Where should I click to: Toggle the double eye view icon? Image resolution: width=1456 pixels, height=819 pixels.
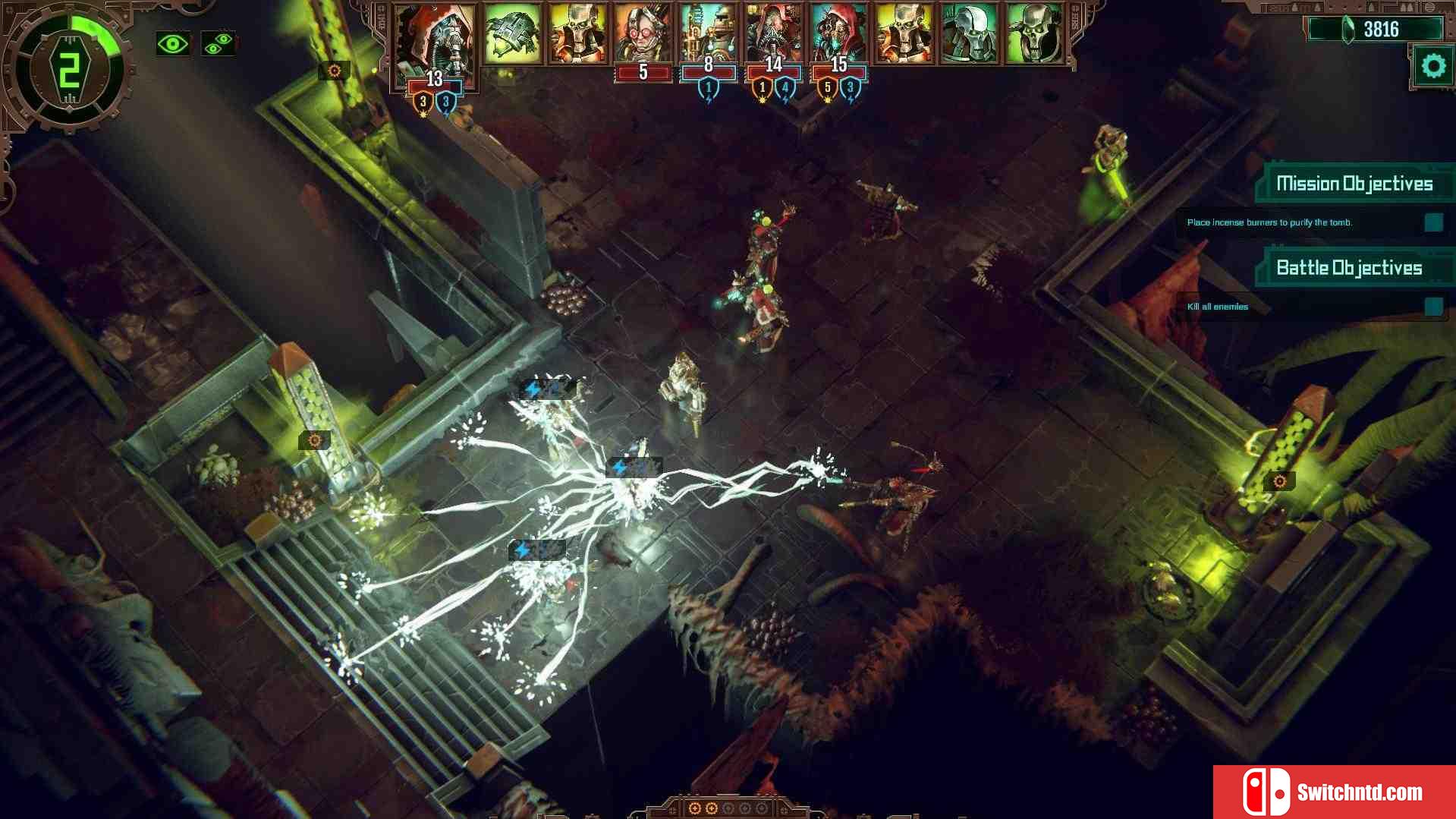coord(218,44)
